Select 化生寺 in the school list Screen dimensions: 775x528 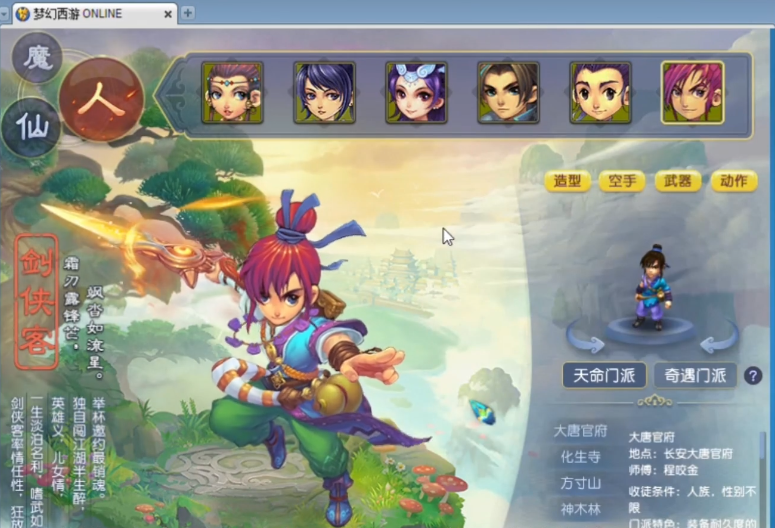(581, 457)
